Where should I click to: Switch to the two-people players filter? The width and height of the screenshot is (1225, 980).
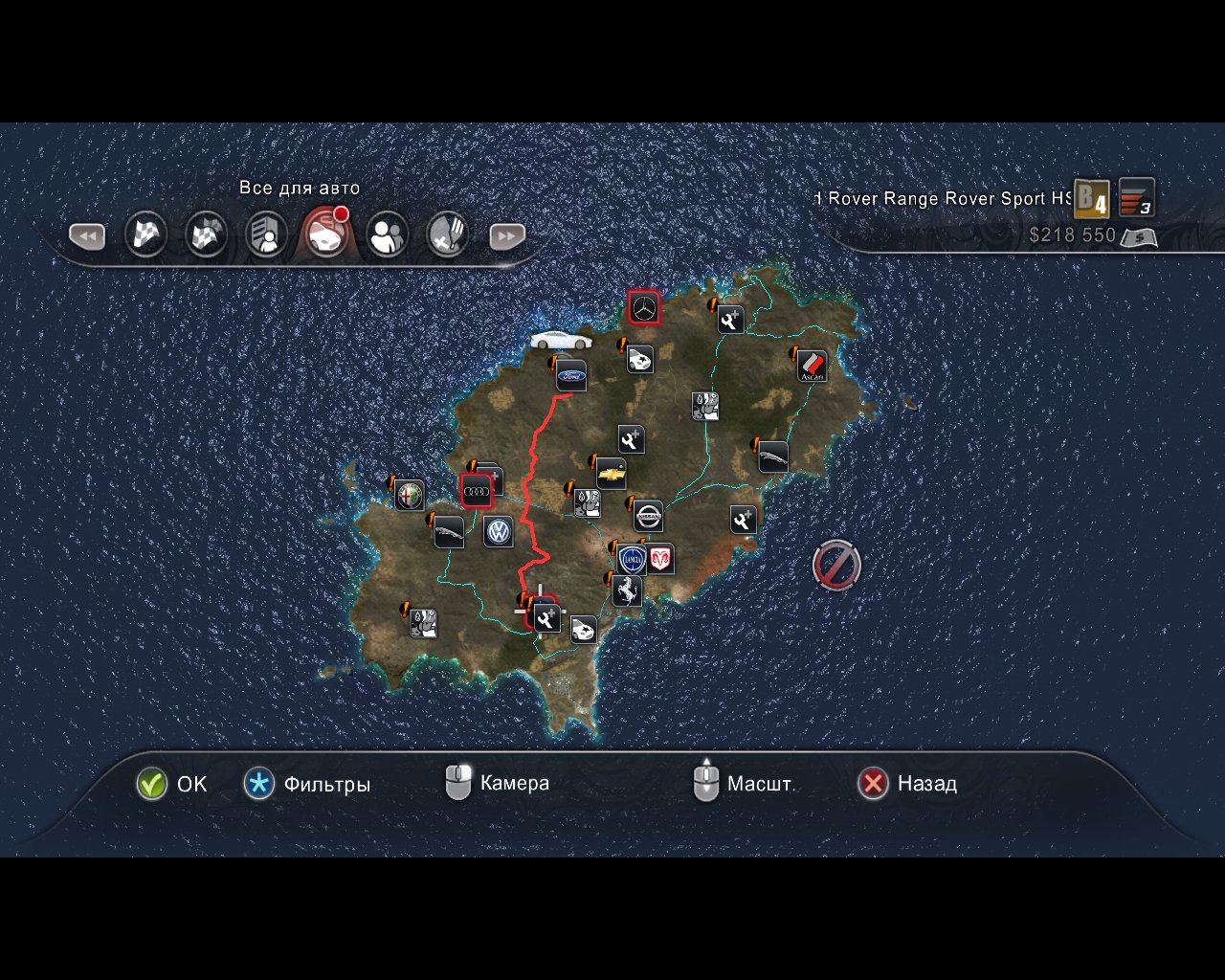(388, 234)
